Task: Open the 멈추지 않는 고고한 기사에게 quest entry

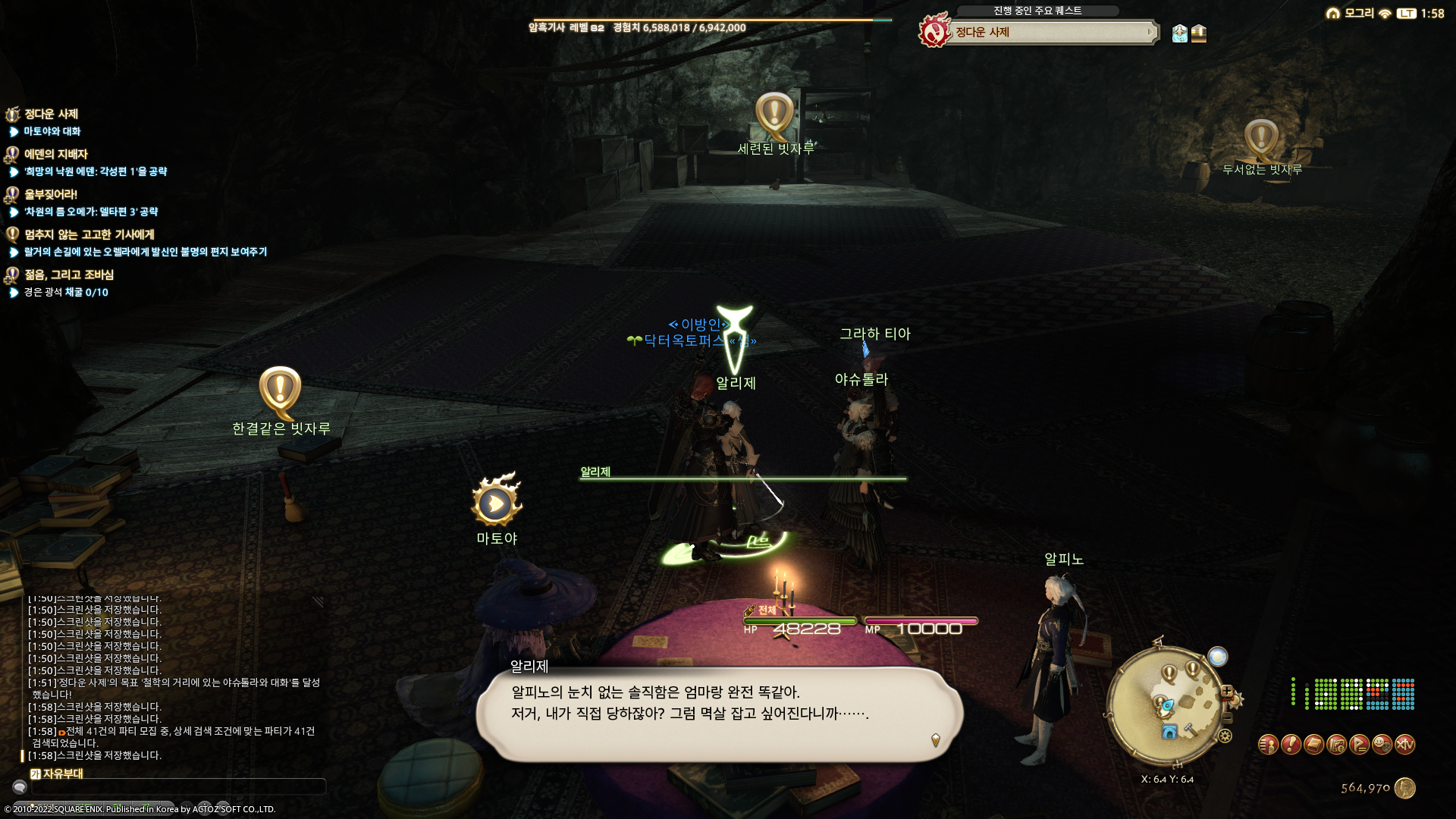Action: point(89,234)
